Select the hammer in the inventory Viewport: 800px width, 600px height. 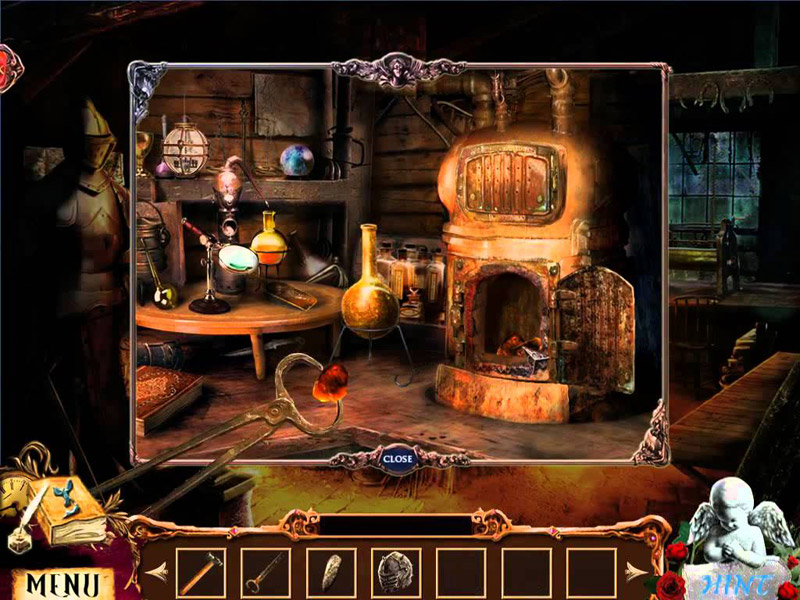click(x=201, y=573)
